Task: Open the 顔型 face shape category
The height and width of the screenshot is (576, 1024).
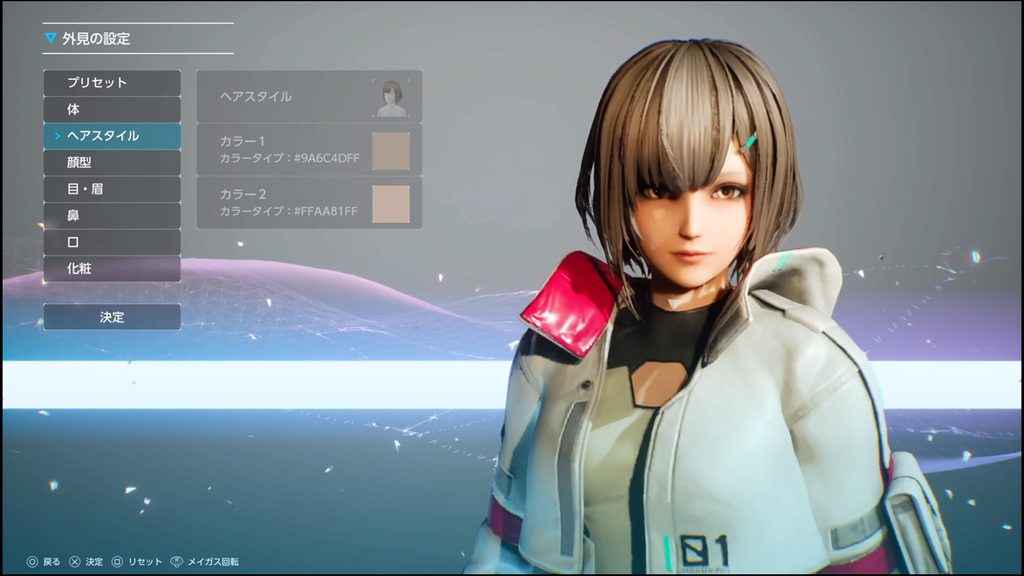Action: 112,162
